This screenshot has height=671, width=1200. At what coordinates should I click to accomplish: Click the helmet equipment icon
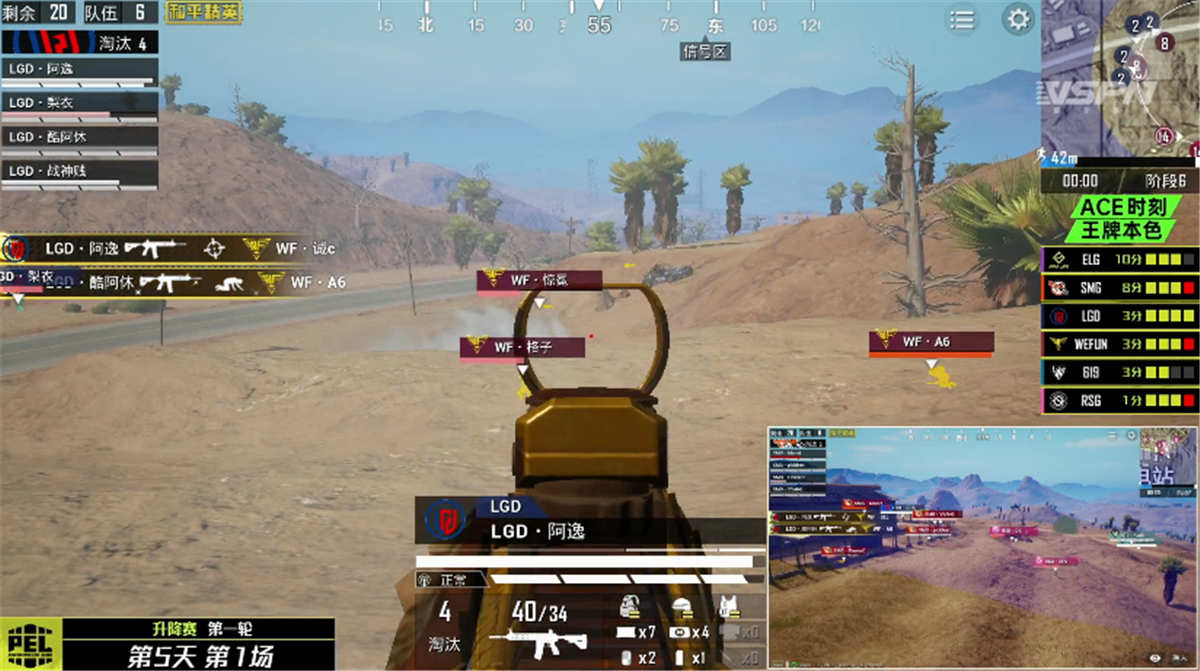[x=683, y=606]
